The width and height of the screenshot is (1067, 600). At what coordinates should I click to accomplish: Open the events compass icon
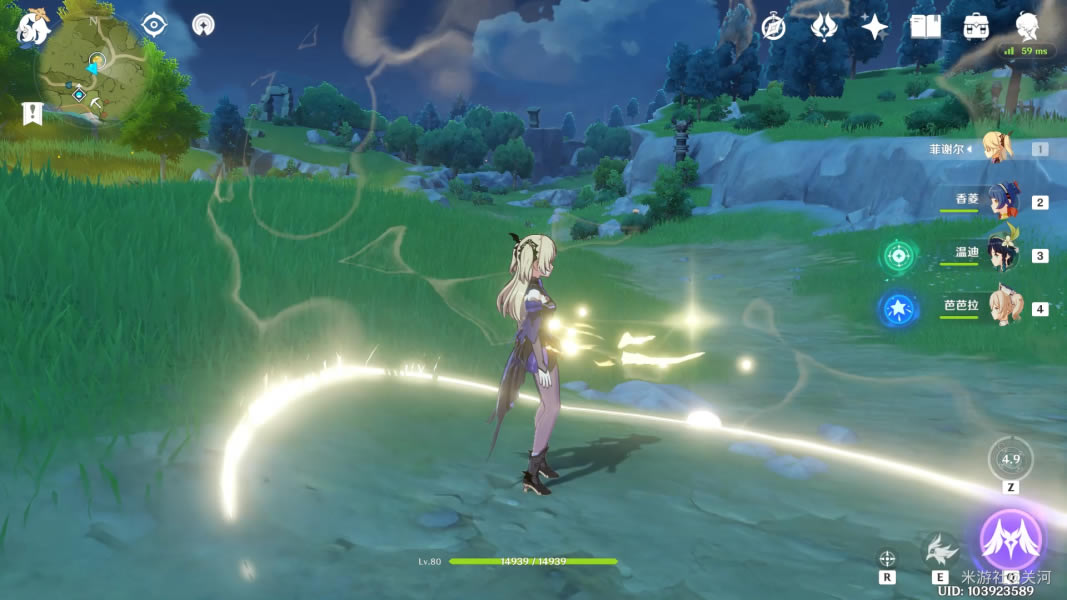pyautogui.click(x=773, y=27)
